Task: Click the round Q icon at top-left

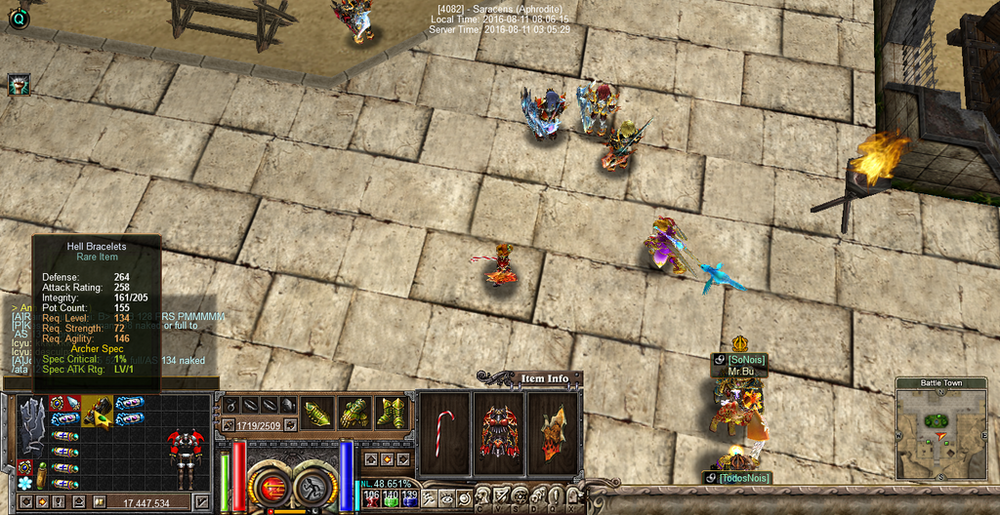Action: [x=17, y=18]
